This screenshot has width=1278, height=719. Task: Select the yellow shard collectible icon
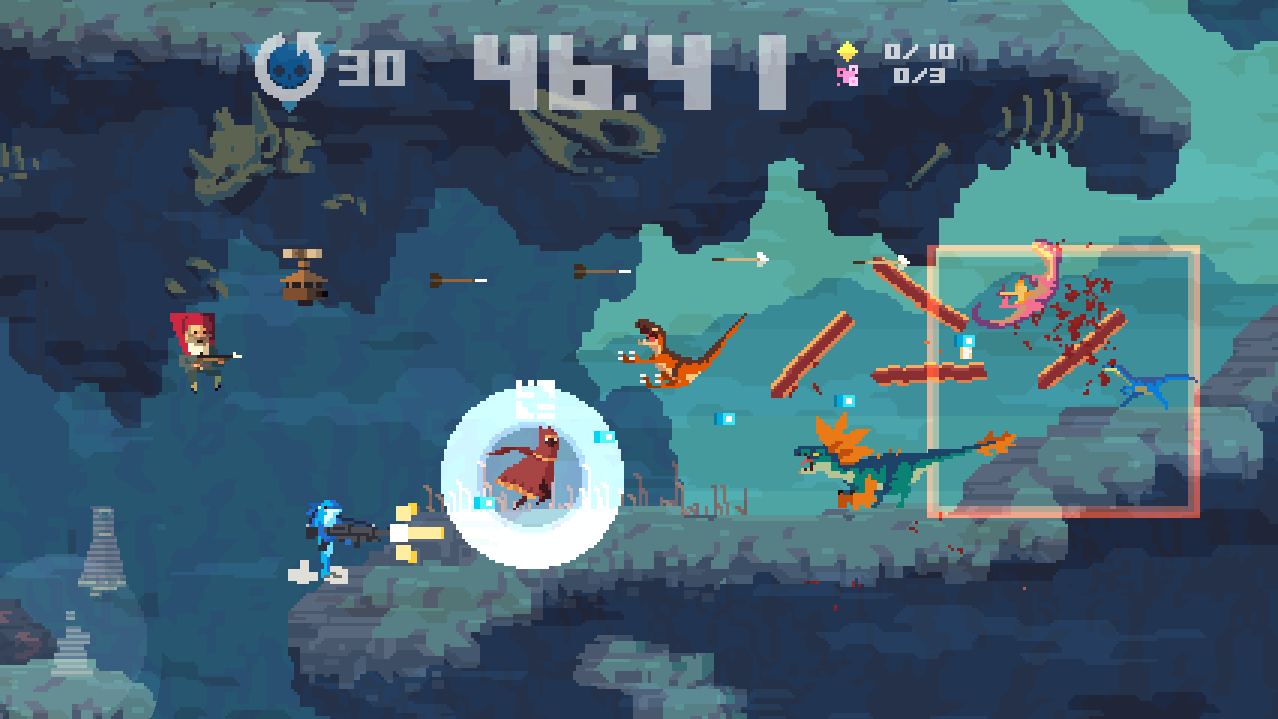pyautogui.click(x=847, y=51)
